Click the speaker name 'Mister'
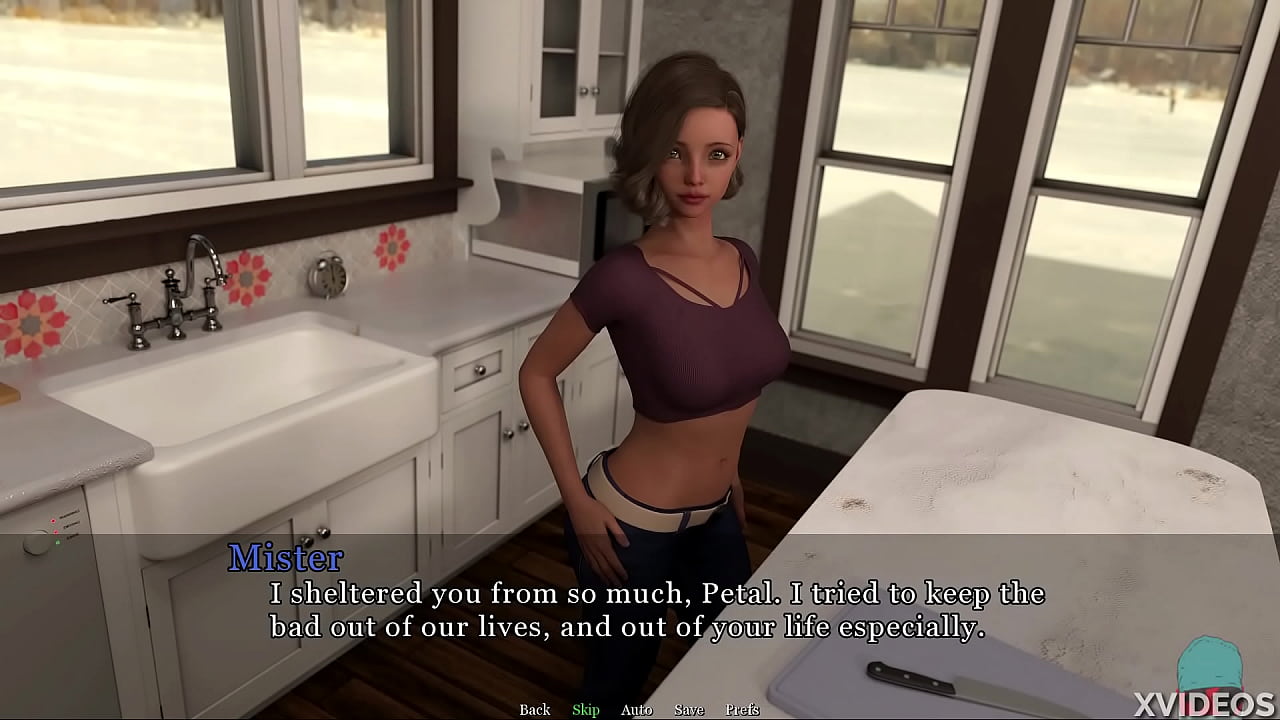This screenshot has width=1280, height=720. coord(285,558)
